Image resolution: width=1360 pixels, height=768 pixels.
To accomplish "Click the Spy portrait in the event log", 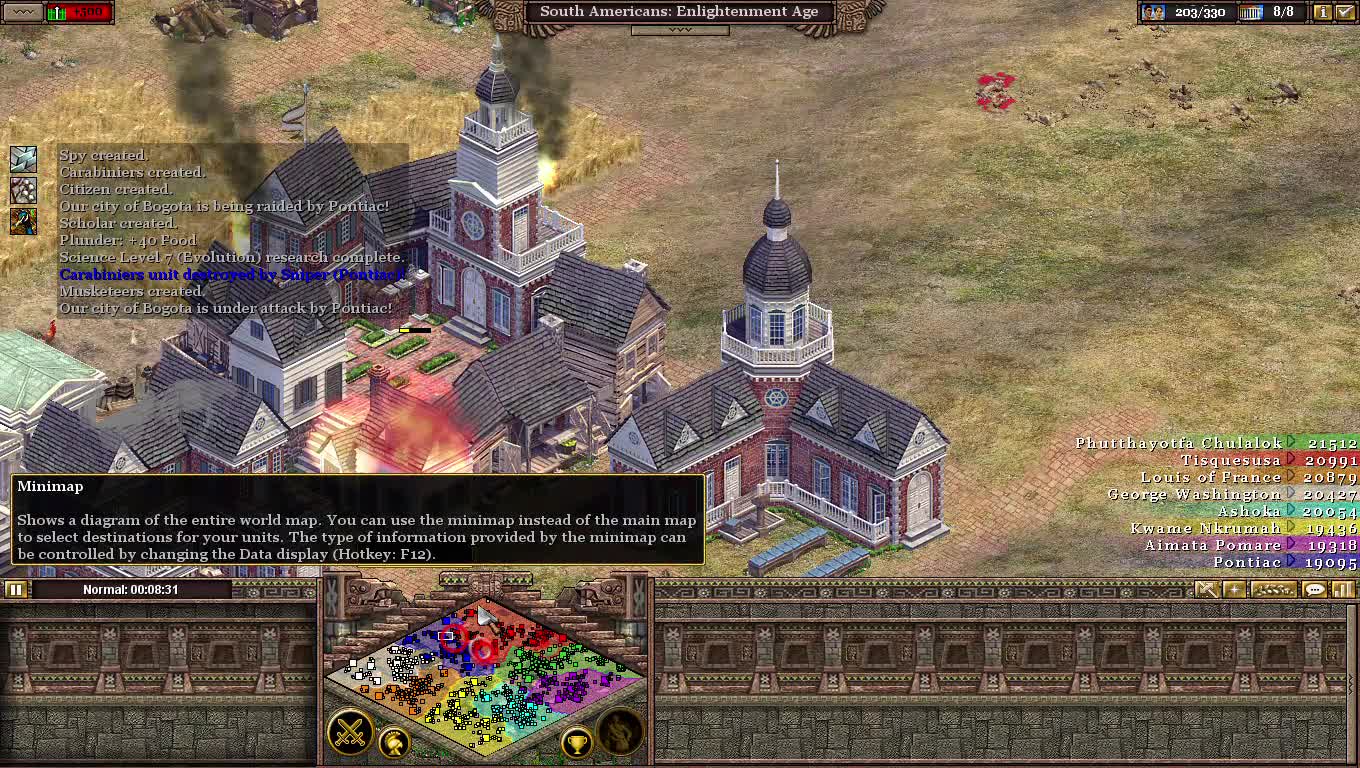I will coord(22,157).
